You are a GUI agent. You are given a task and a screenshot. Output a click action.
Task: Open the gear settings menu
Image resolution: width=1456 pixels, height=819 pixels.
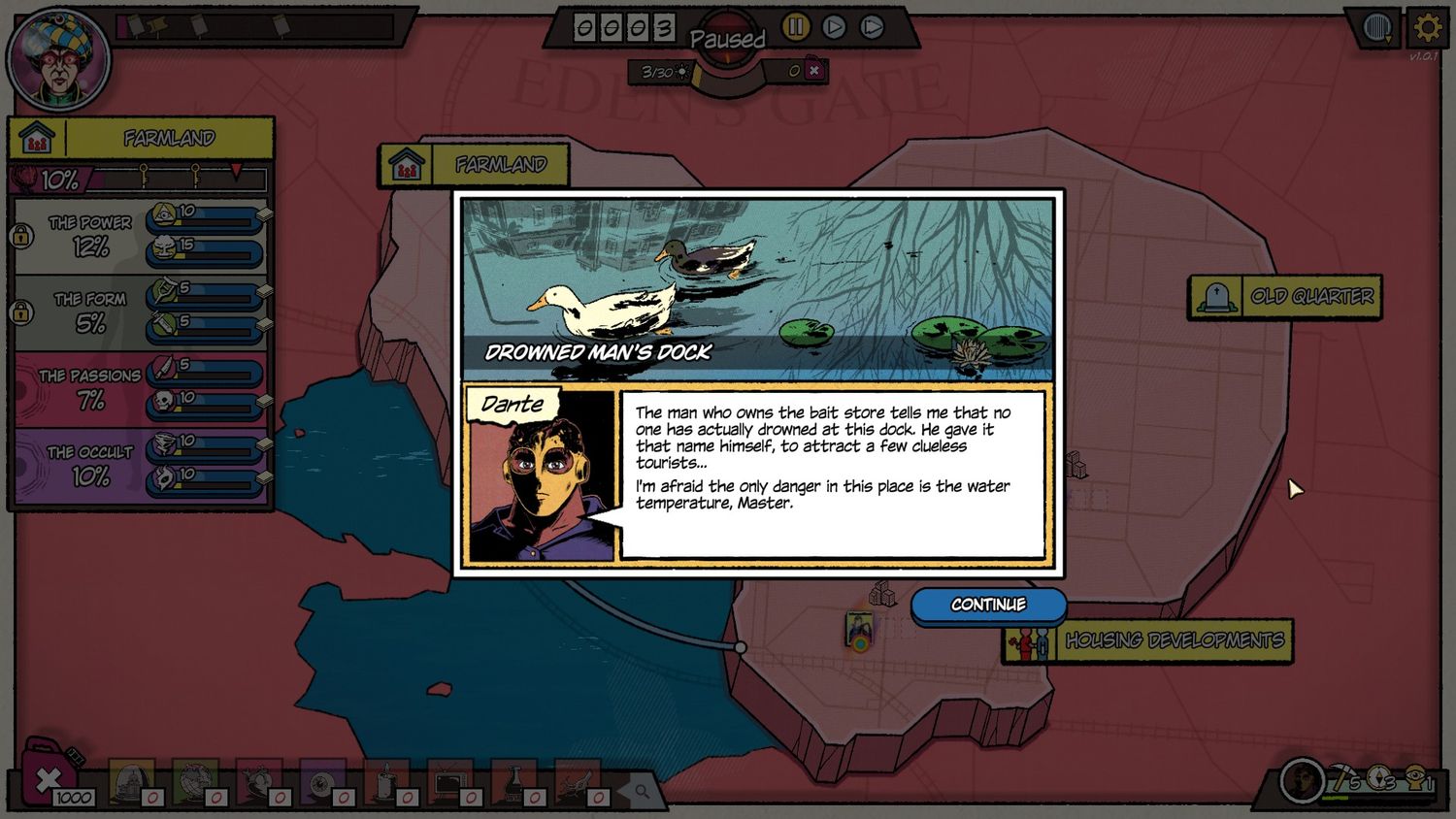pyautogui.click(x=1426, y=28)
